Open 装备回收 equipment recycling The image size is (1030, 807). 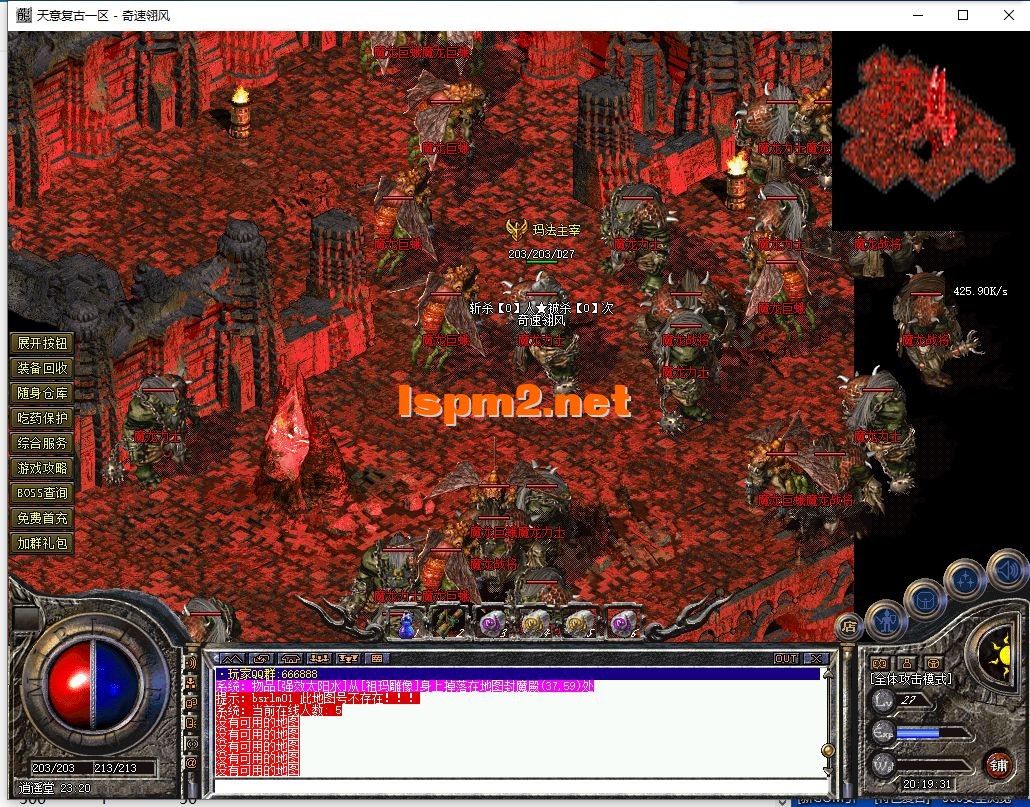pos(43,368)
